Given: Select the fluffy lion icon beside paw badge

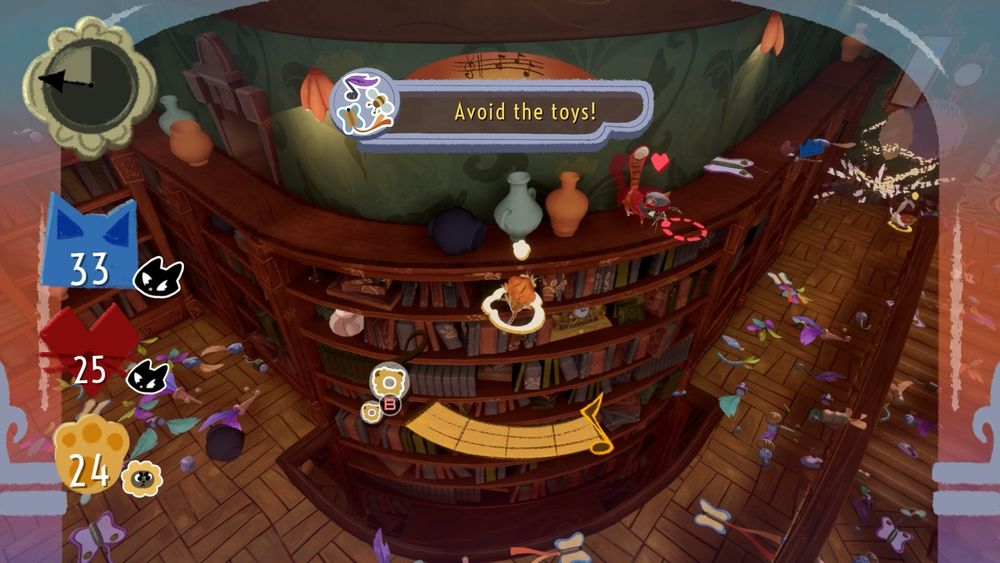Looking at the screenshot, I should point(141,478).
